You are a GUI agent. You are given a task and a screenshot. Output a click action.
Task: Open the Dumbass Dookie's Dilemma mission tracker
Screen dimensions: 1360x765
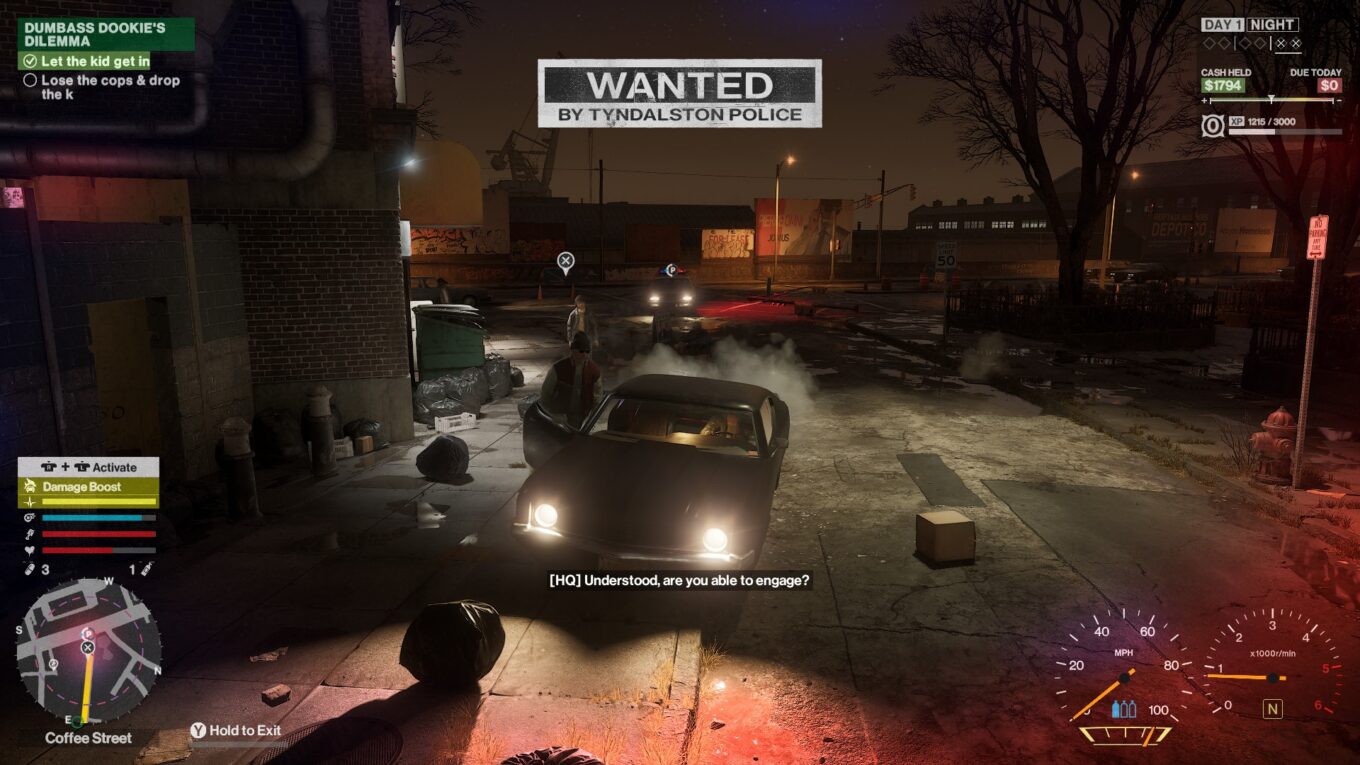pos(106,34)
